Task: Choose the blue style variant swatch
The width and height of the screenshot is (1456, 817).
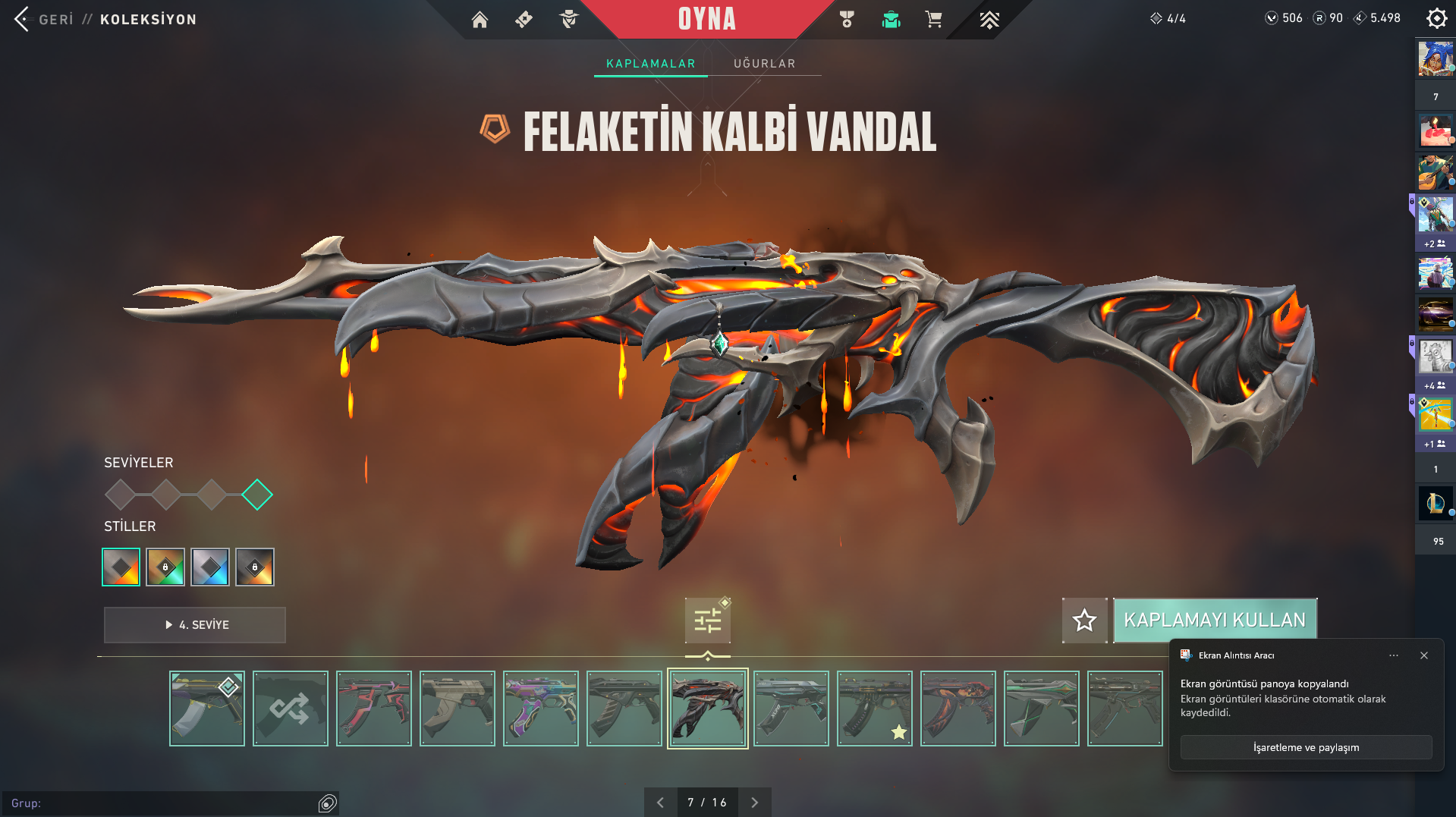Action: point(210,567)
